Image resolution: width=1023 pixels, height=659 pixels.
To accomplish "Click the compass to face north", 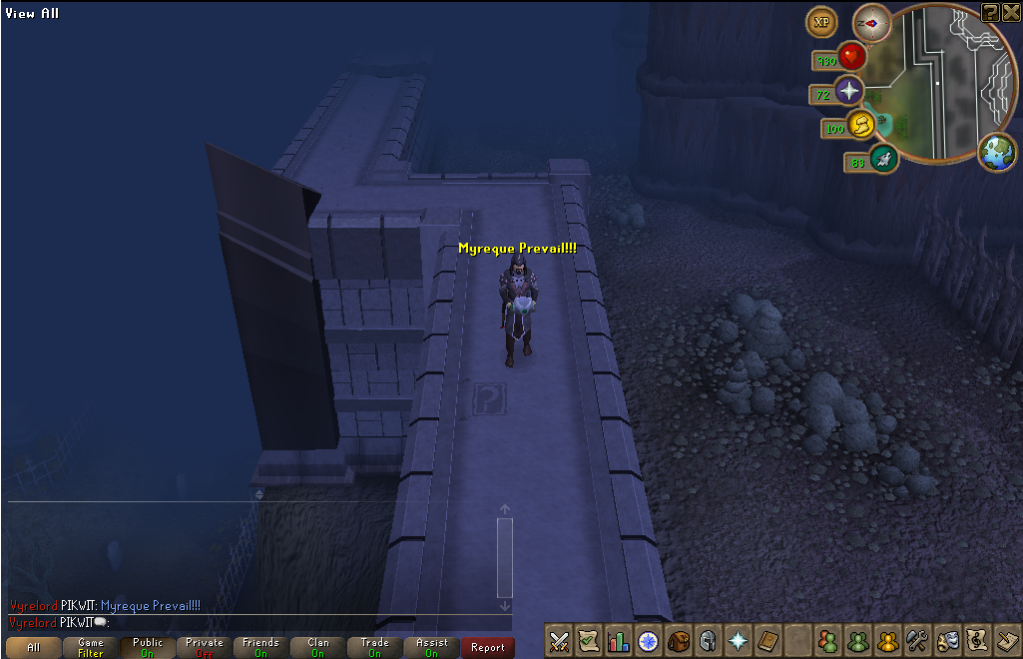I will [871, 22].
